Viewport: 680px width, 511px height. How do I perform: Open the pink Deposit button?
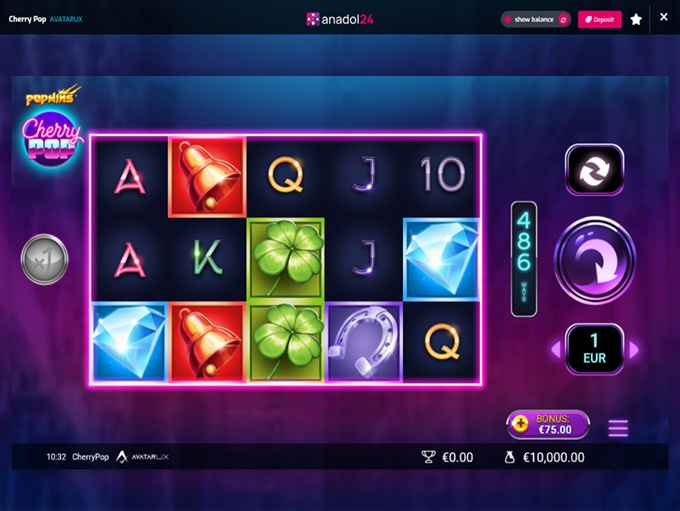pyautogui.click(x=599, y=19)
